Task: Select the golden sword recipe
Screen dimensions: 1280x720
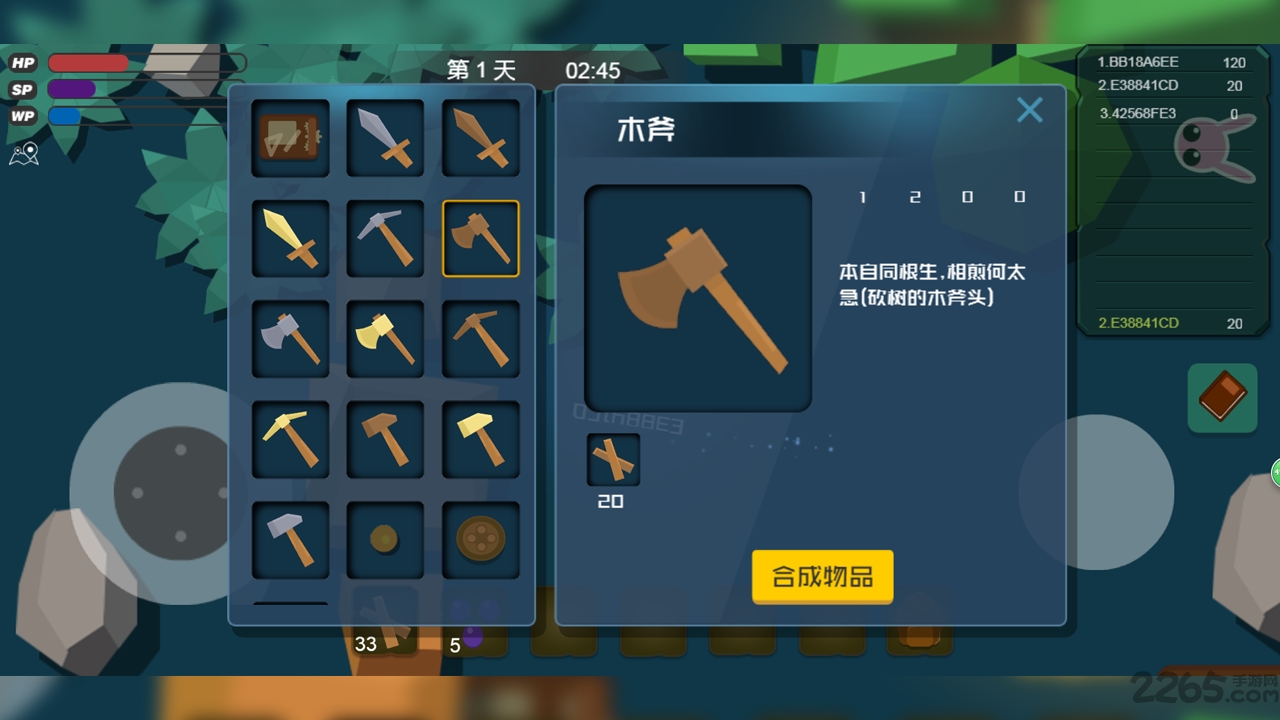Action: (x=290, y=237)
